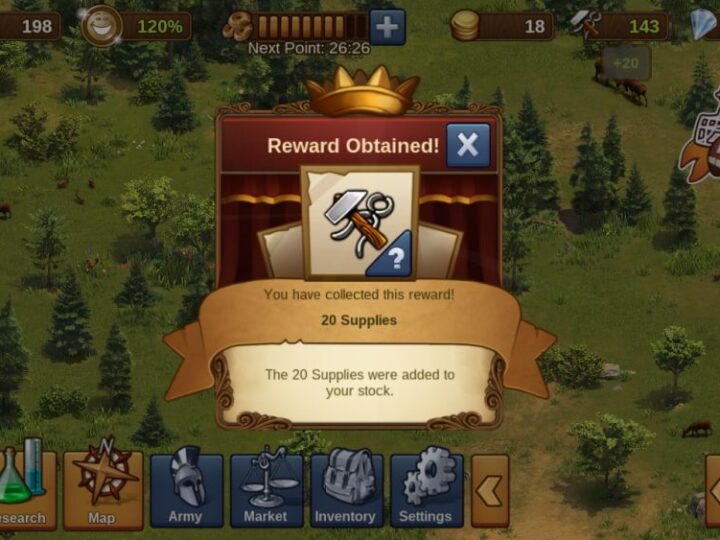Click the gold coins stack icon
The image size is (720, 540).
(x=465, y=25)
